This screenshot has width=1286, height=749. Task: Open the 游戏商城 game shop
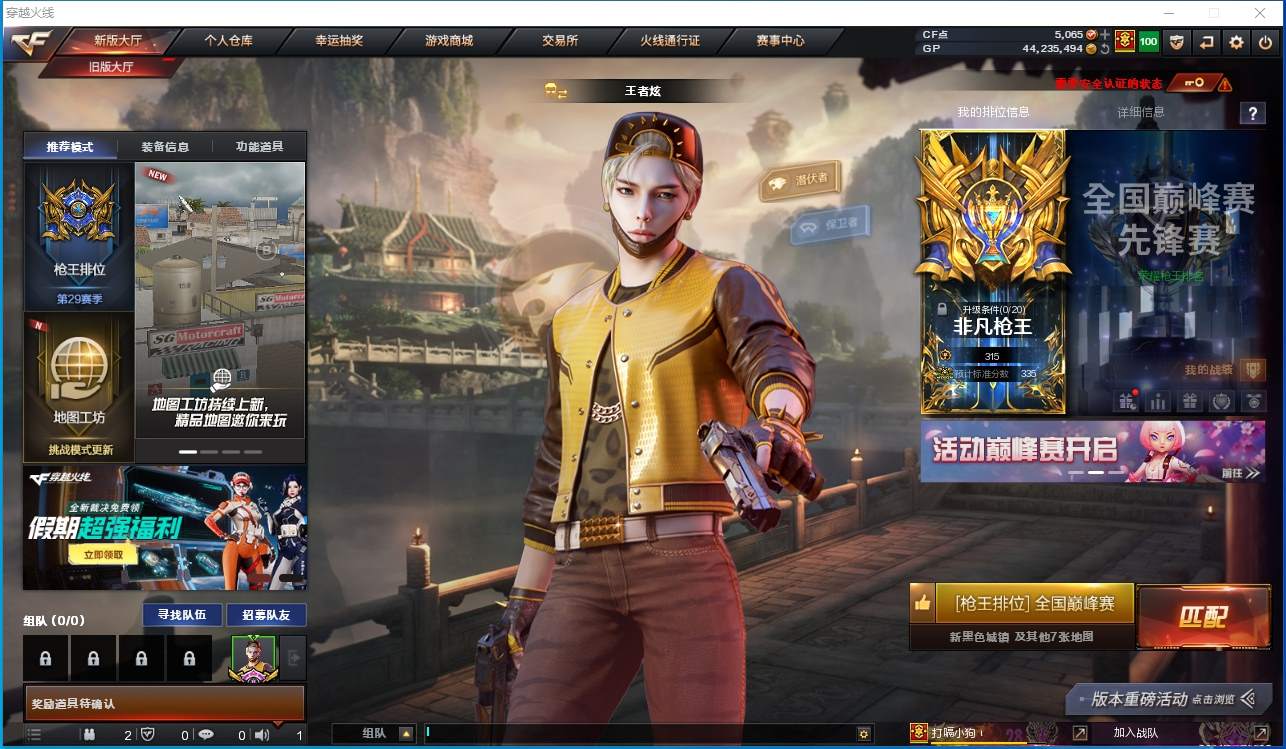(x=449, y=41)
